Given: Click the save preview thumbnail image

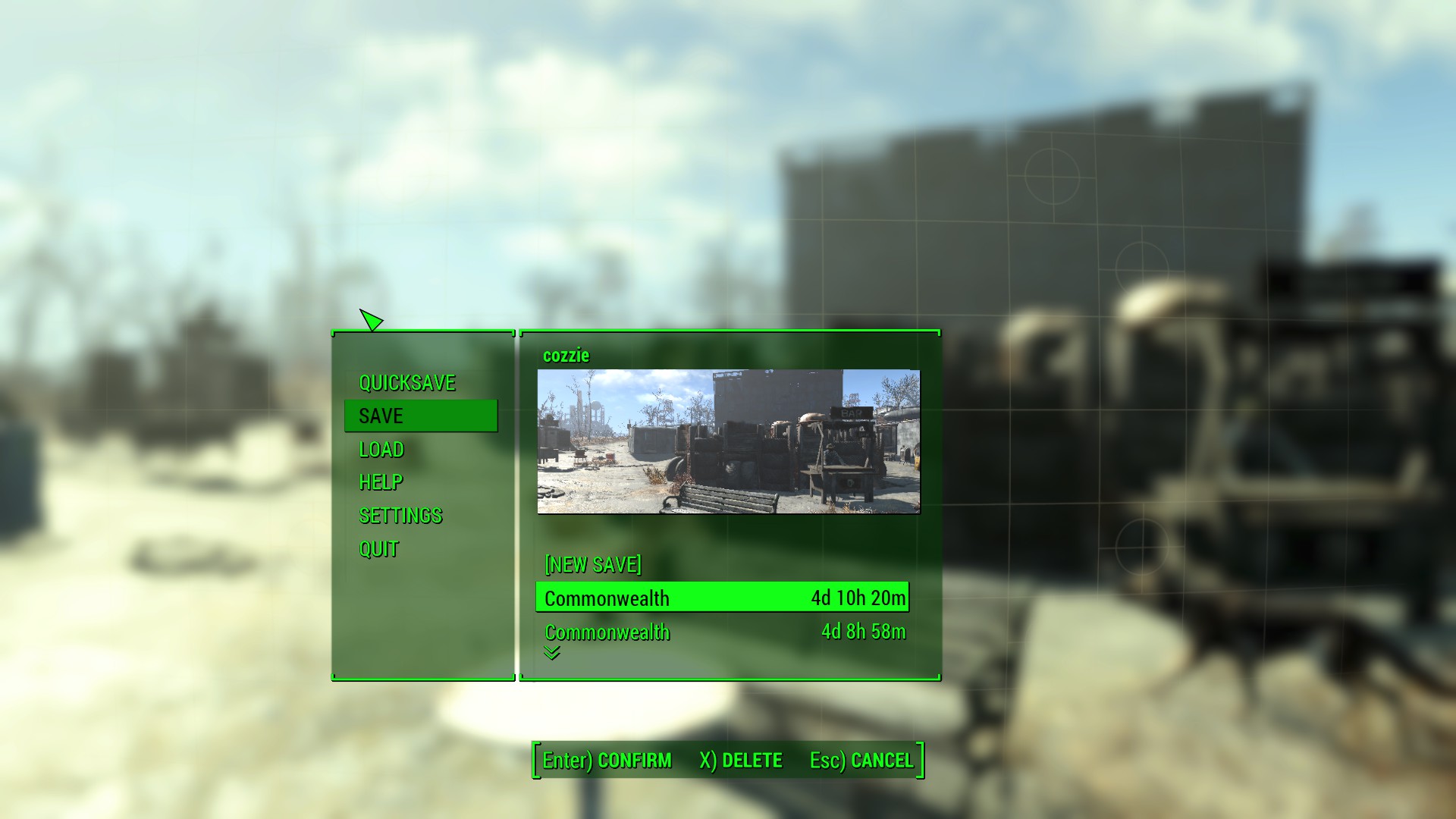Looking at the screenshot, I should point(728,441).
